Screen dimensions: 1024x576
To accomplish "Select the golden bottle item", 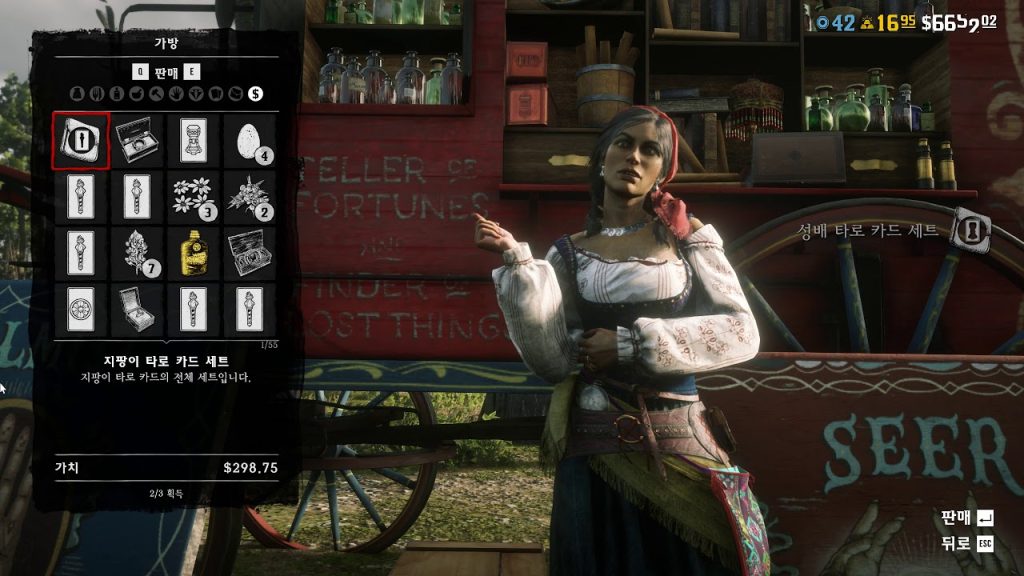I will point(193,252).
